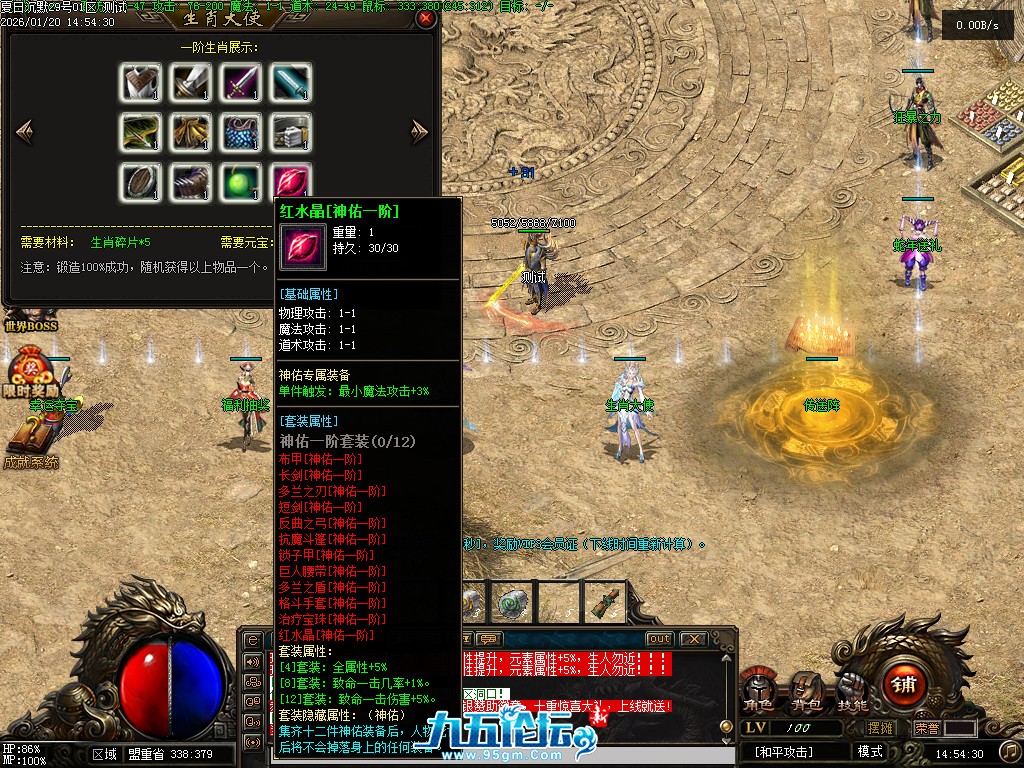Close the 生肖大使 panel
This screenshot has height=768, width=1024.
click(426, 18)
